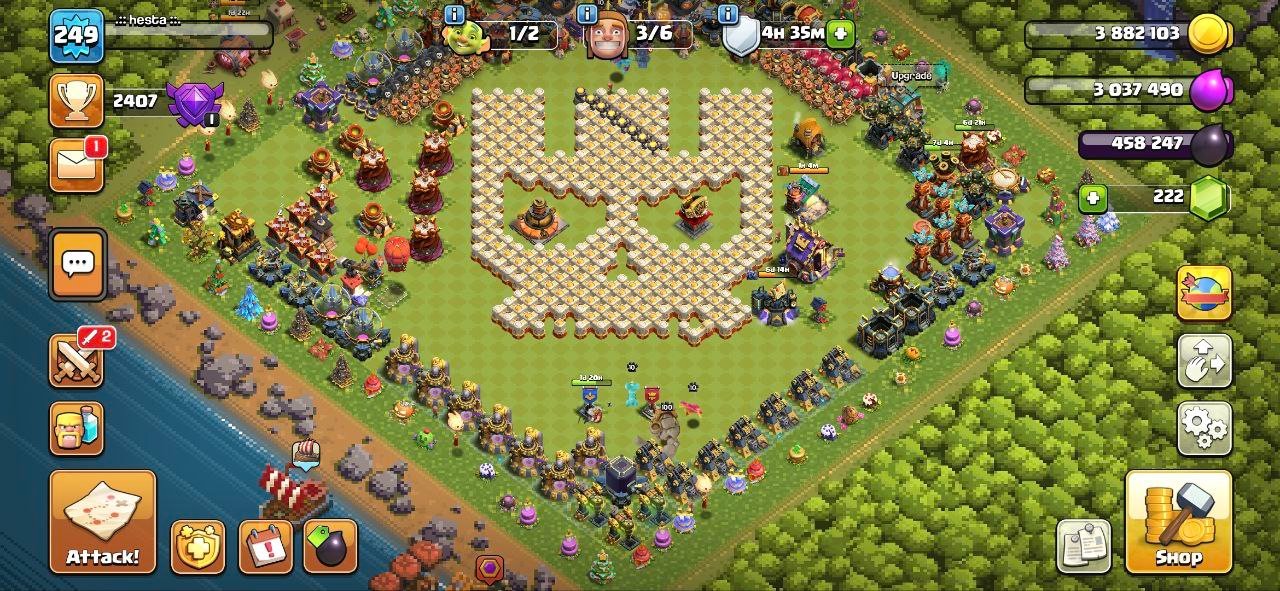Open clan wars crossed swords button
Screen dimensions: 1280x591
(x=77, y=360)
